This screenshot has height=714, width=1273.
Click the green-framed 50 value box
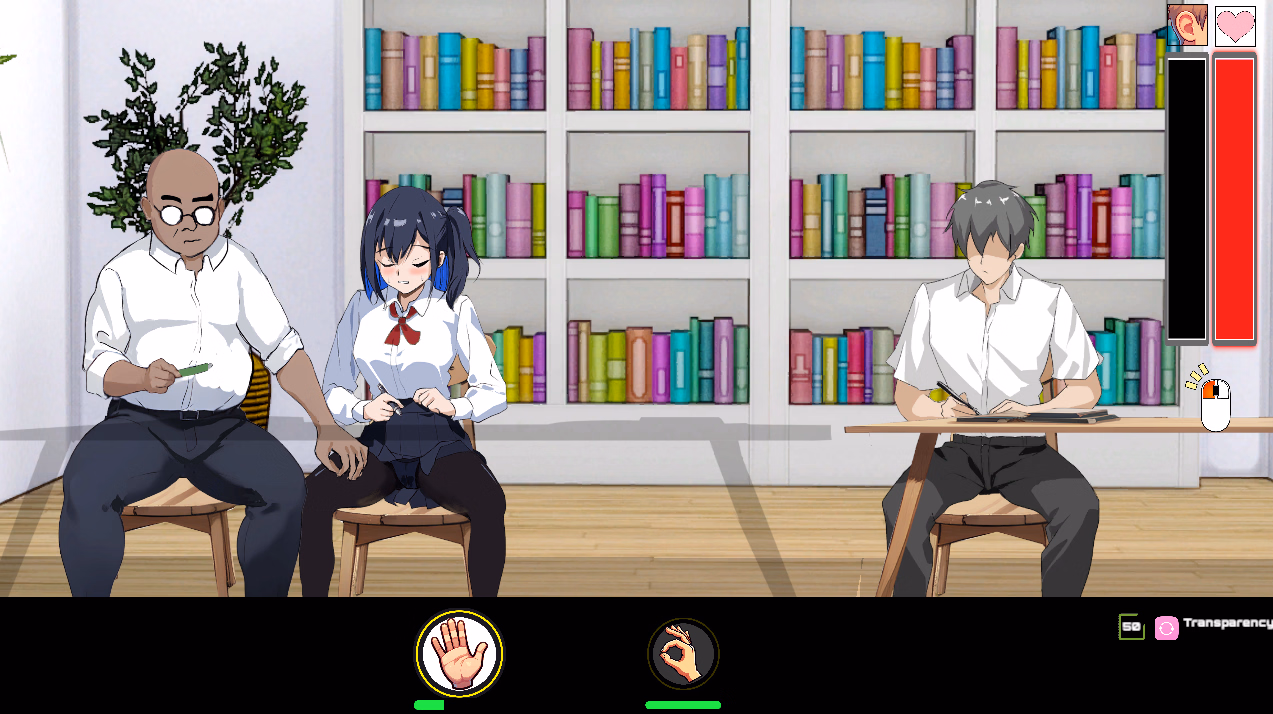1131,627
